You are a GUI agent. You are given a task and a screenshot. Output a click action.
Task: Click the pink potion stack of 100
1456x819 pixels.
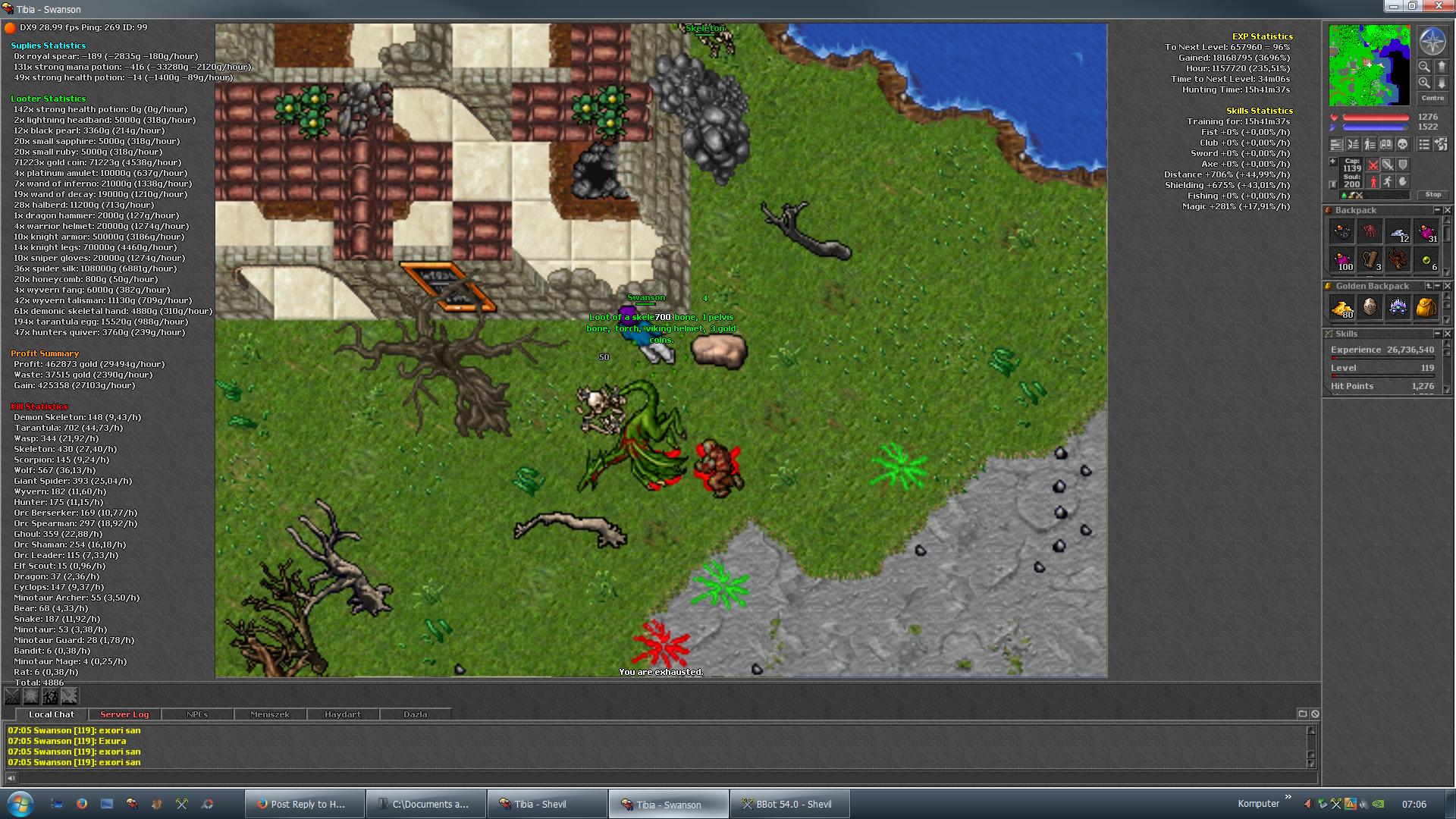coord(1341,259)
